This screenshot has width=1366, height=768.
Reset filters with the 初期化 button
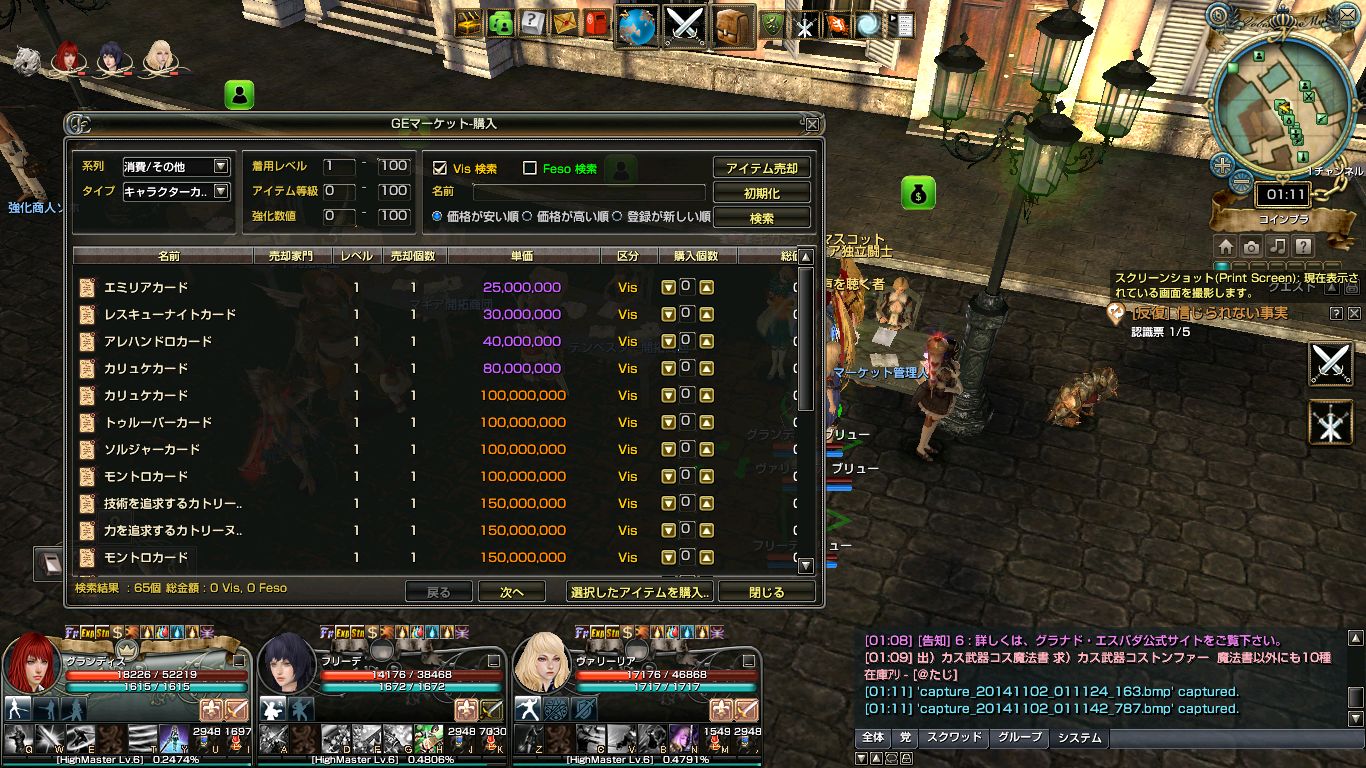[761, 193]
